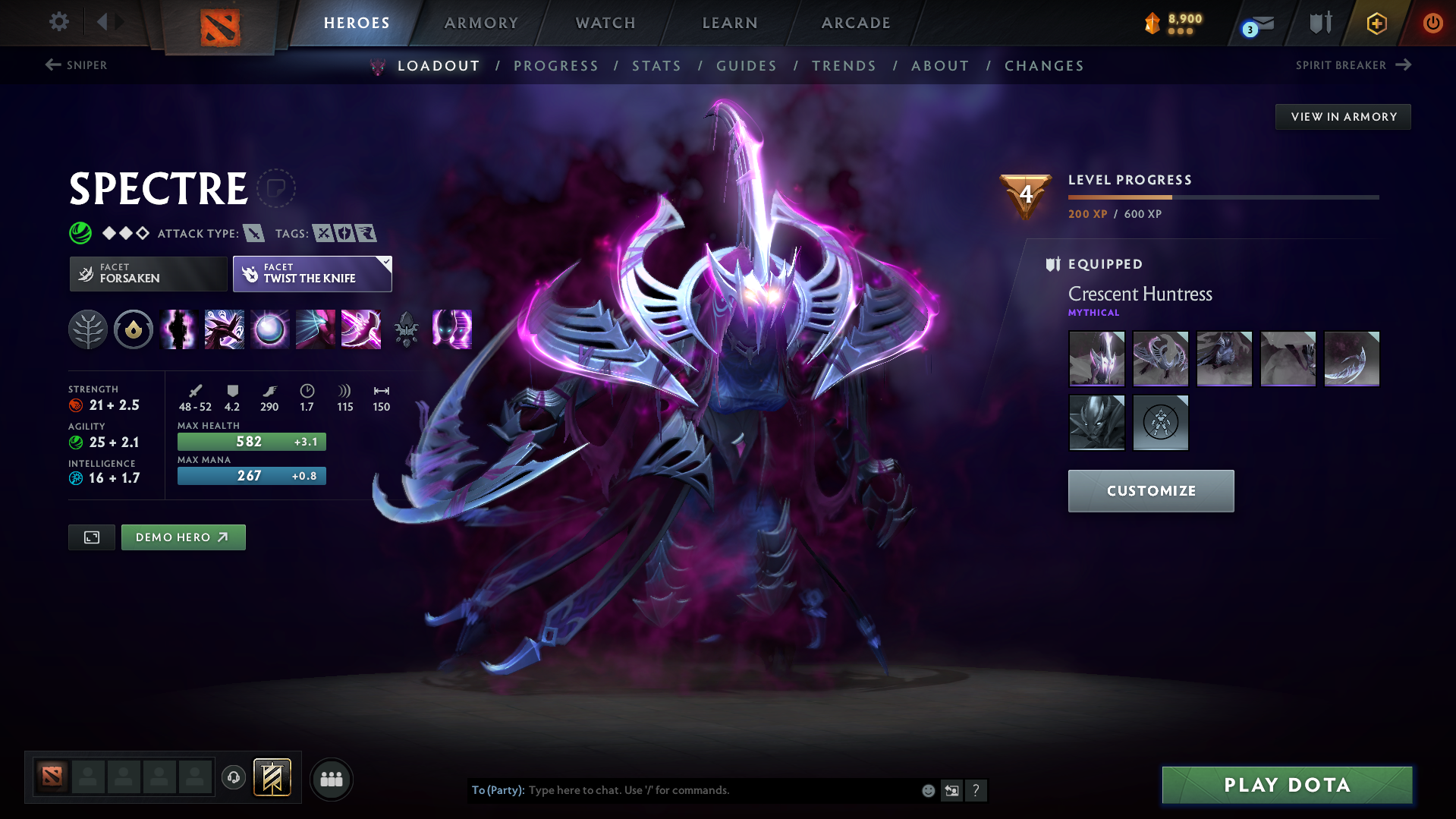This screenshot has height=819, width=1456.
Task: Expand the Twist the Knife facet dropdown
Action: (x=385, y=264)
